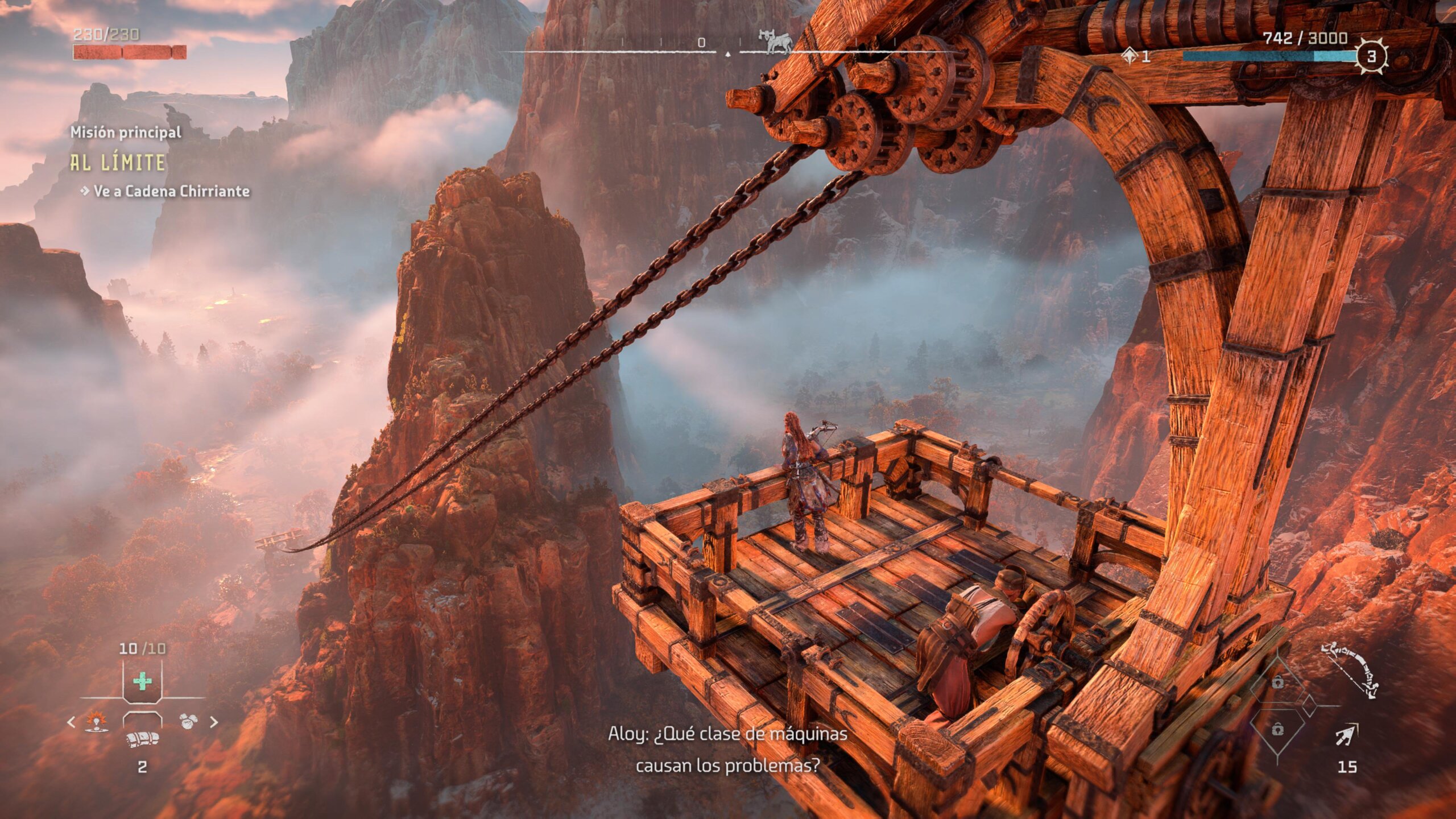Select the Al Límite main quest tracker
The image size is (1456, 819).
click(118, 163)
